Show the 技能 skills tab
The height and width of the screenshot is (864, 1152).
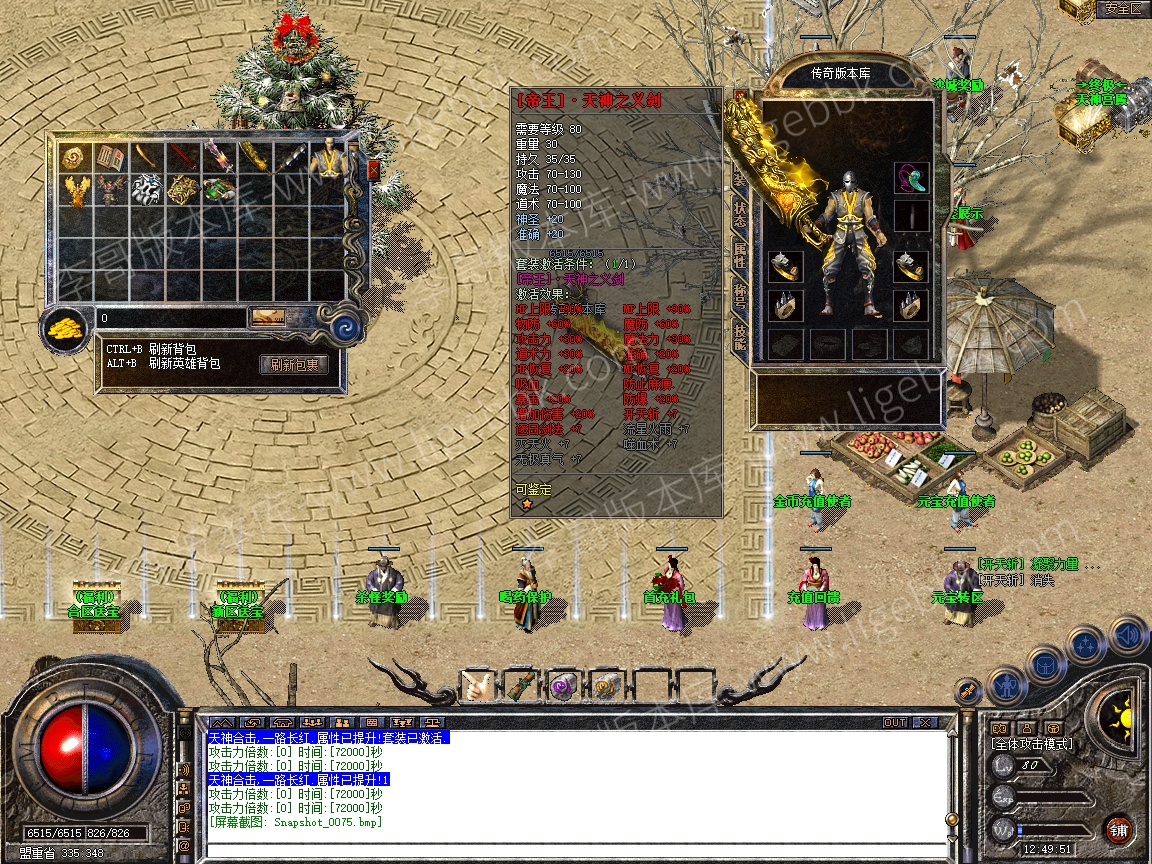740,338
